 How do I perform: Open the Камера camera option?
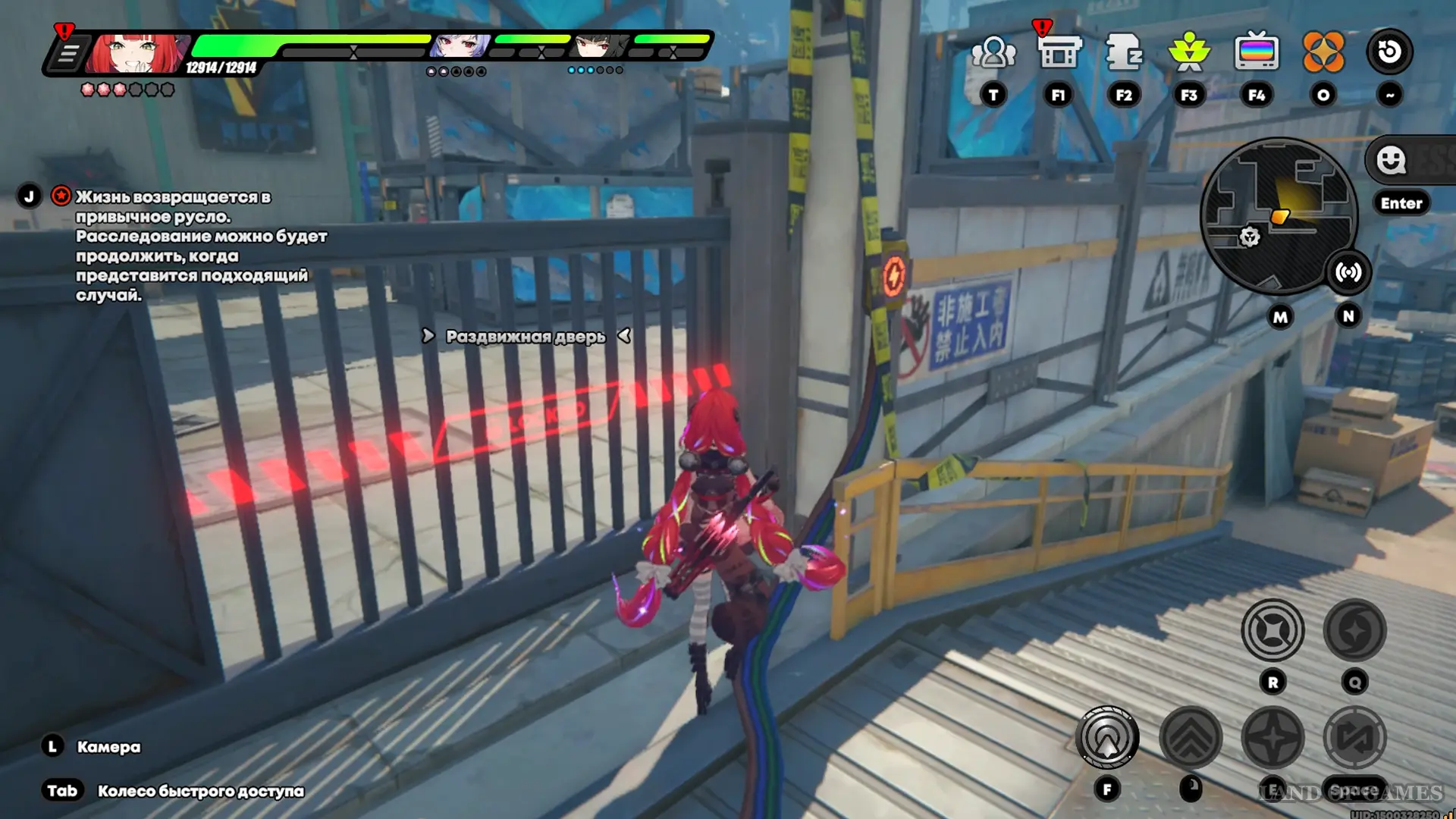coord(108,747)
